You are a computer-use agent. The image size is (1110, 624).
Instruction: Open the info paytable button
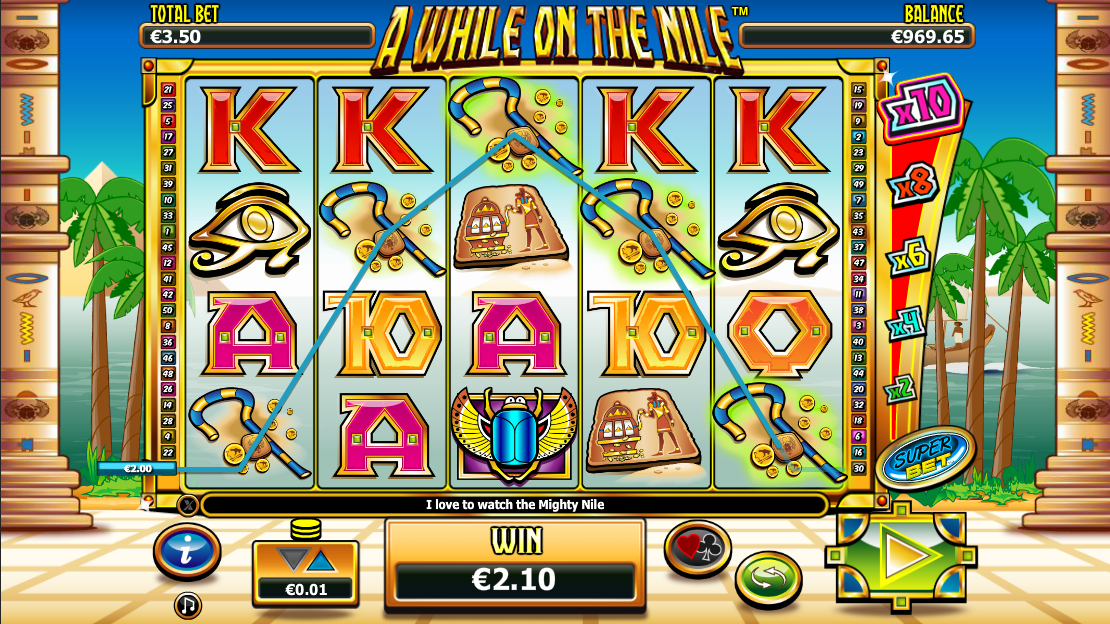[187, 550]
